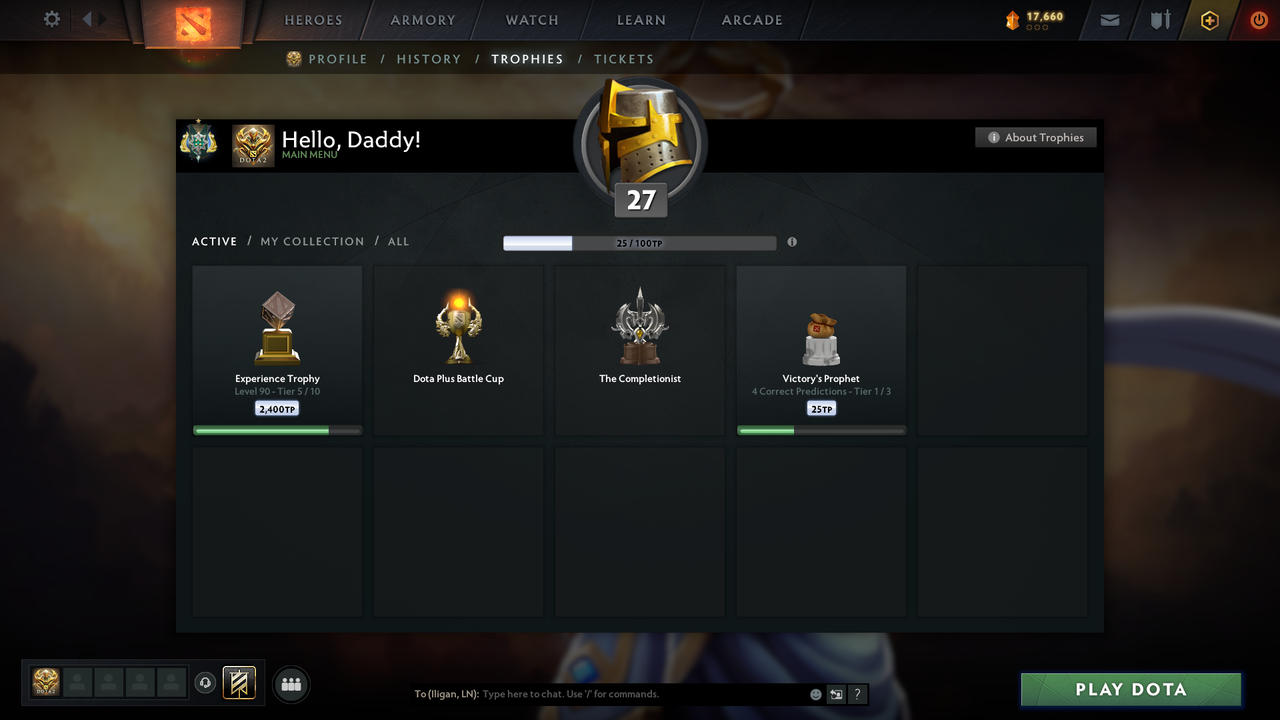Click the back navigation arrow
This screenshot has width=1280, height=720.
click(x=88, y=17)
